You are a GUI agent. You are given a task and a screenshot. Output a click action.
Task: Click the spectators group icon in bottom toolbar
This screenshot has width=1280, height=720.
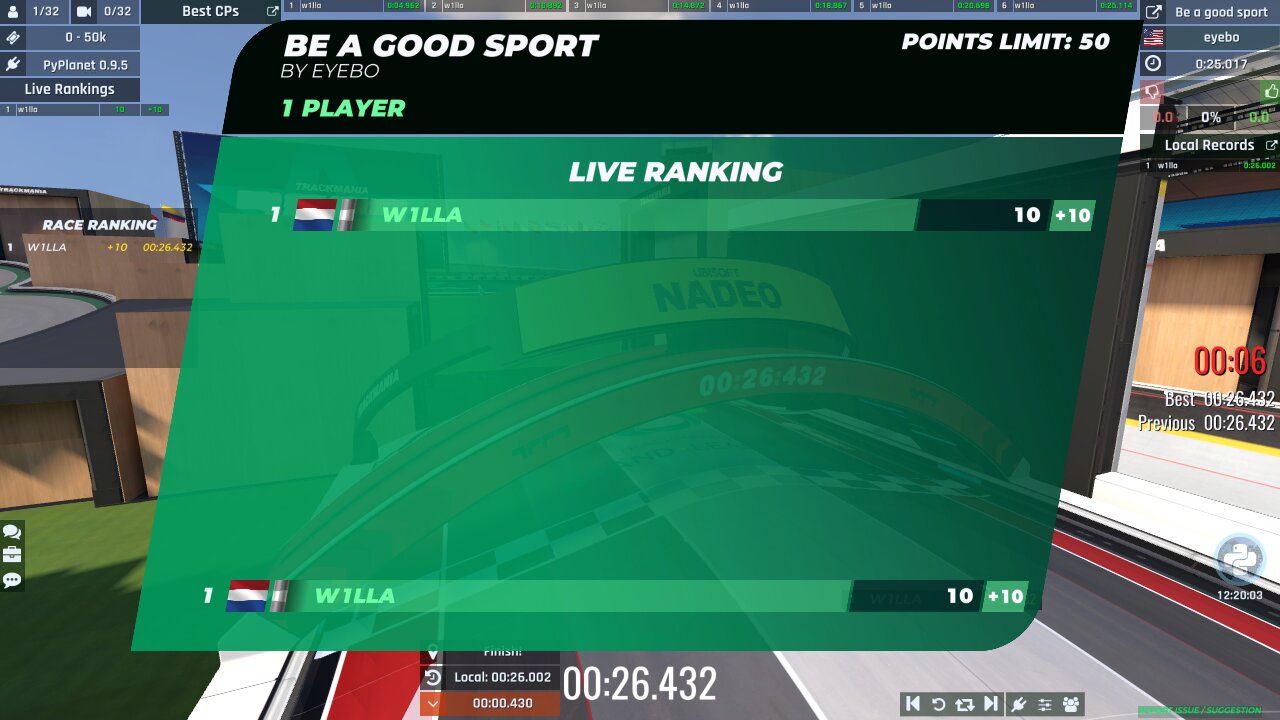pyautogui.click(x=1071, y=704)
